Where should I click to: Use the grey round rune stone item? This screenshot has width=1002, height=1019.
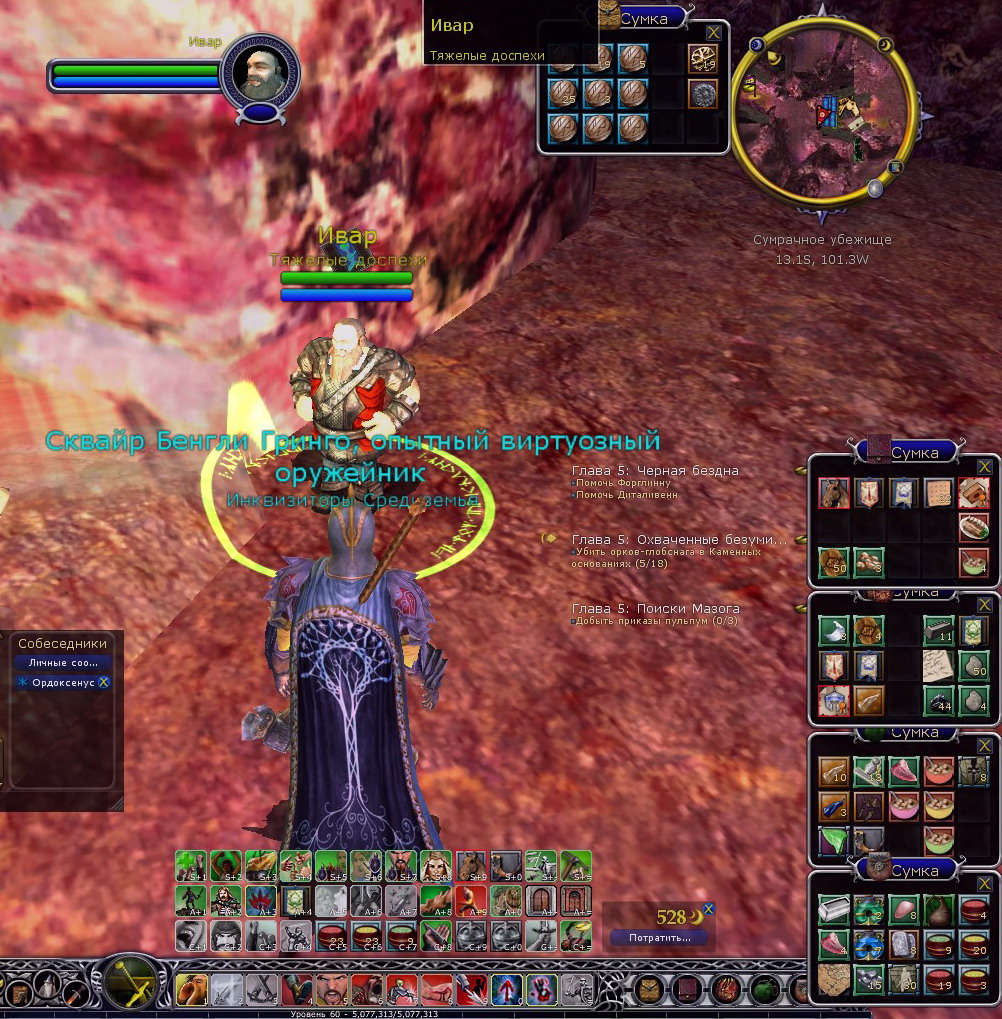[703, 94]
